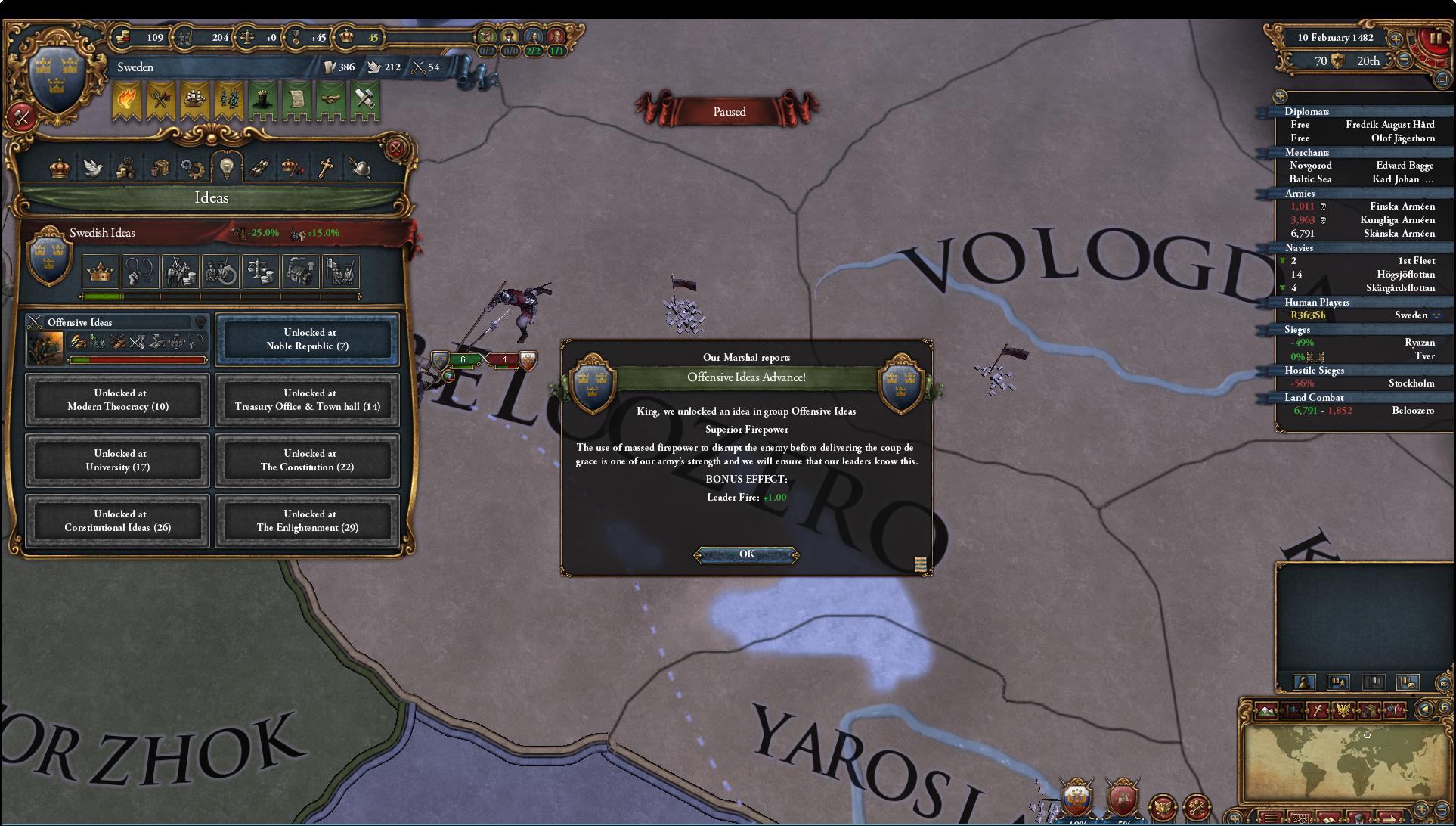Open the Military helmet tab

[x=360, y=168]
